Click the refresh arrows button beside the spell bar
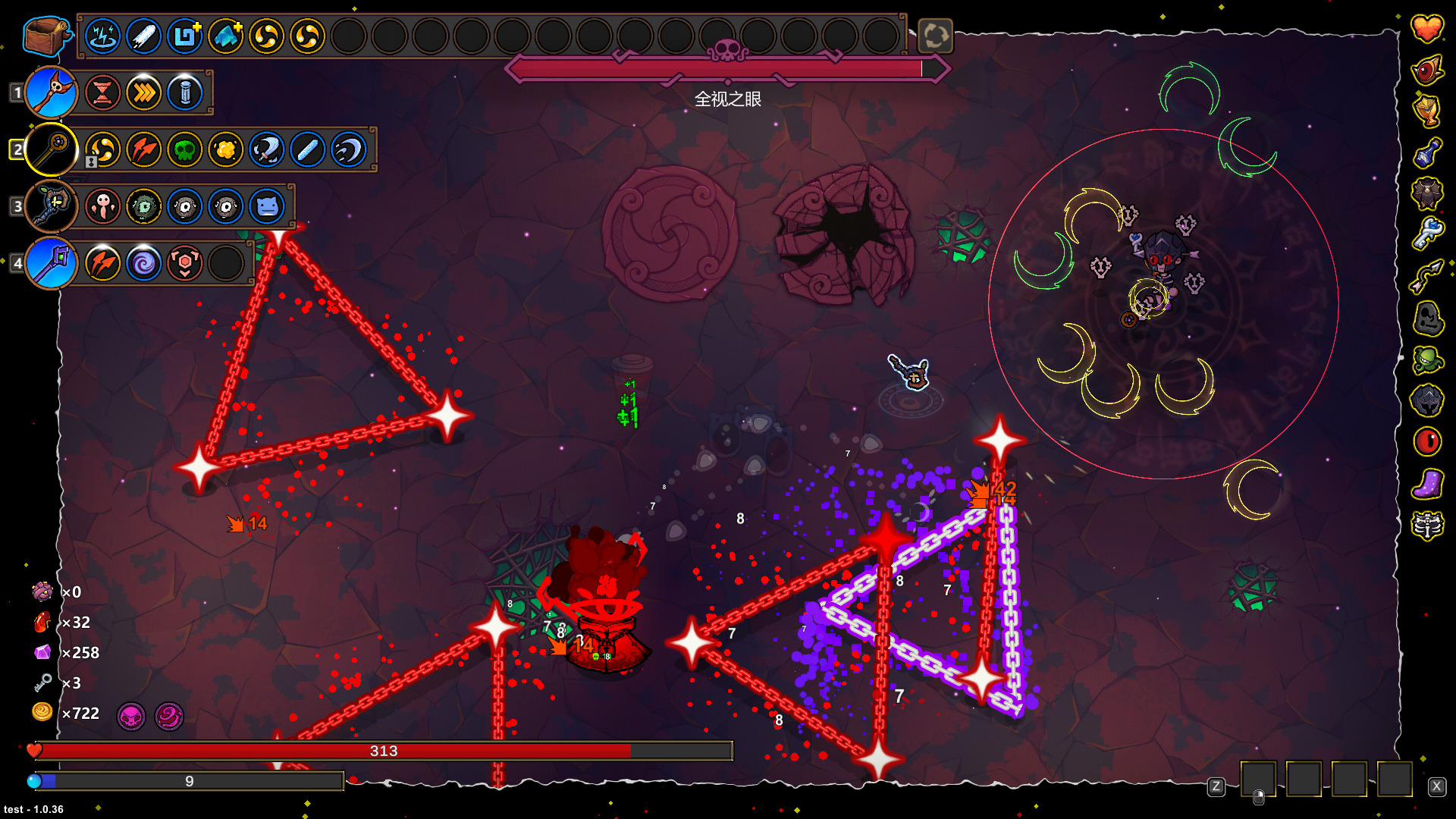 pyautogui.click(x=935, y=36)
